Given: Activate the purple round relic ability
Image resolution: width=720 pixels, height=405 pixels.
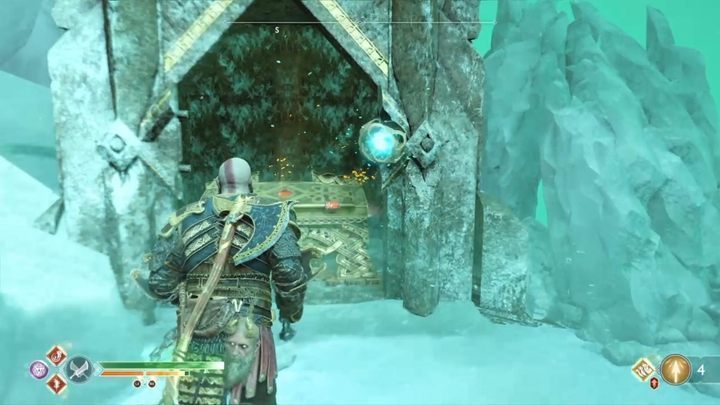Looking at the screenshot, I should tap(40, 369).
